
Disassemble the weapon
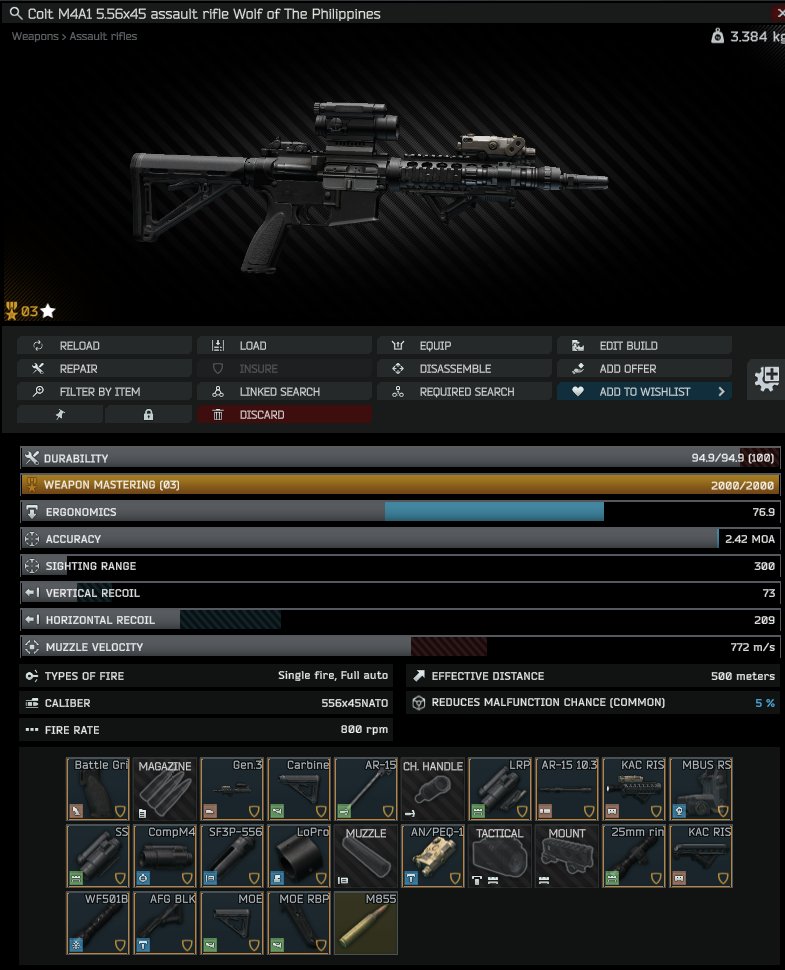tap(464, 369)
